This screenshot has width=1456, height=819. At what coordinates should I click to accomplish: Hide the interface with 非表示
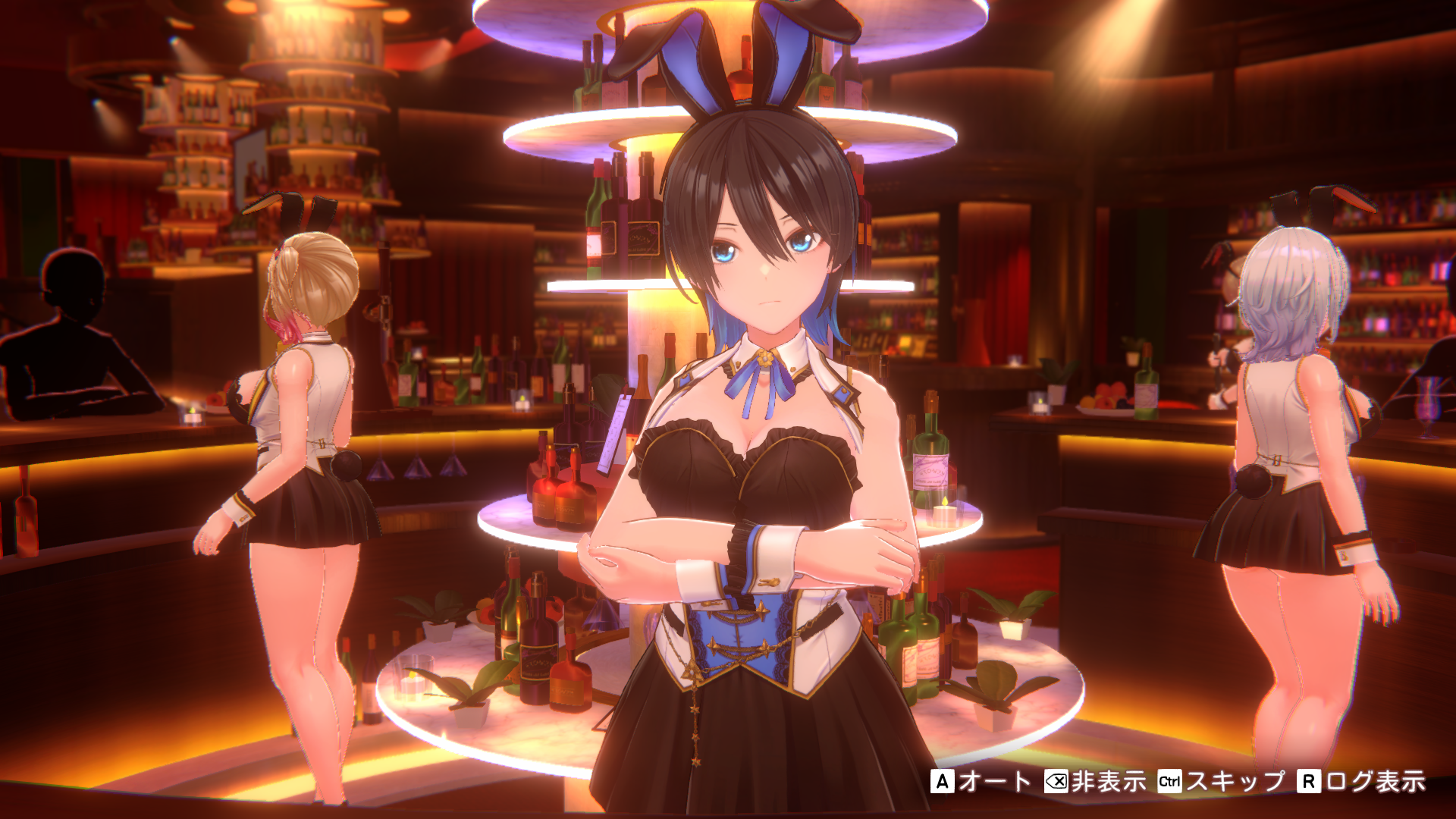[1096, 781]
